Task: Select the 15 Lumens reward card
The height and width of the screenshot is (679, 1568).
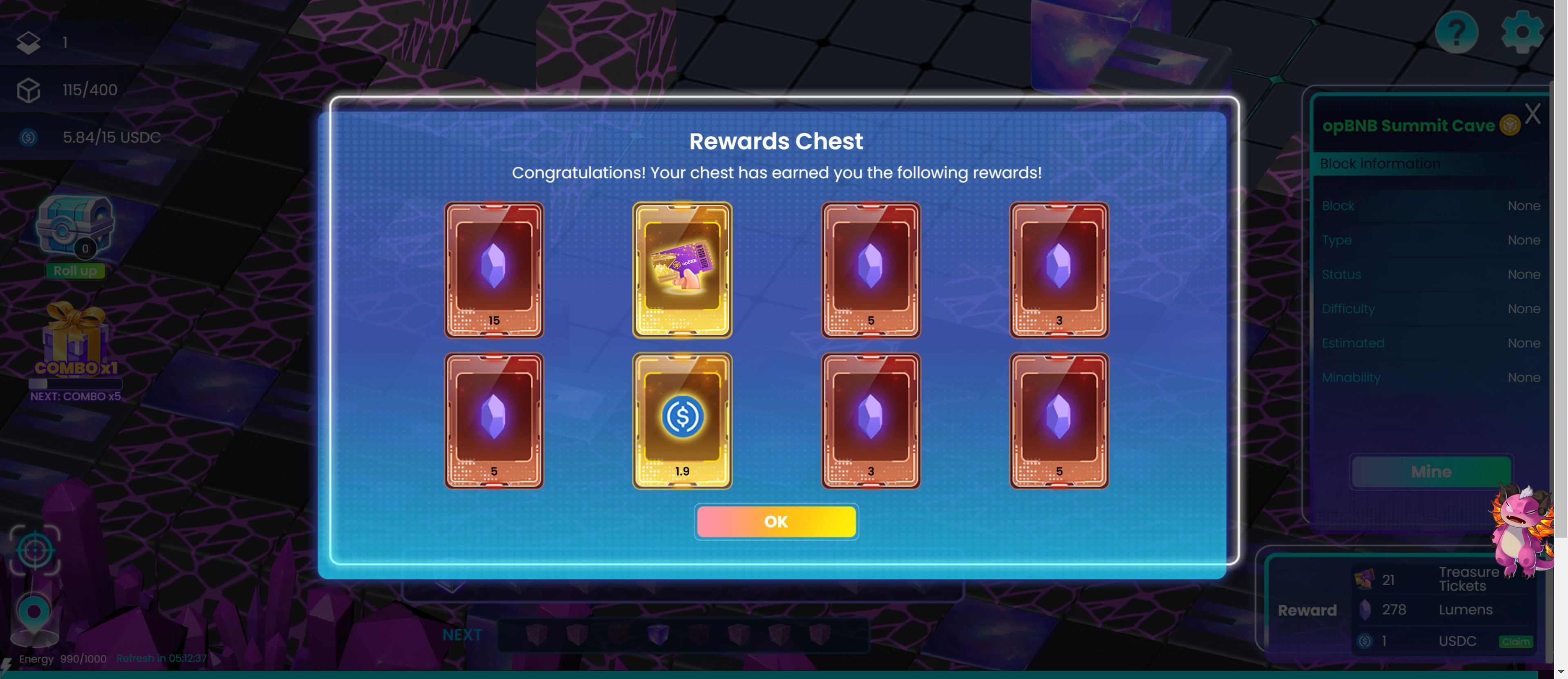Action: (x=494, y=270)
